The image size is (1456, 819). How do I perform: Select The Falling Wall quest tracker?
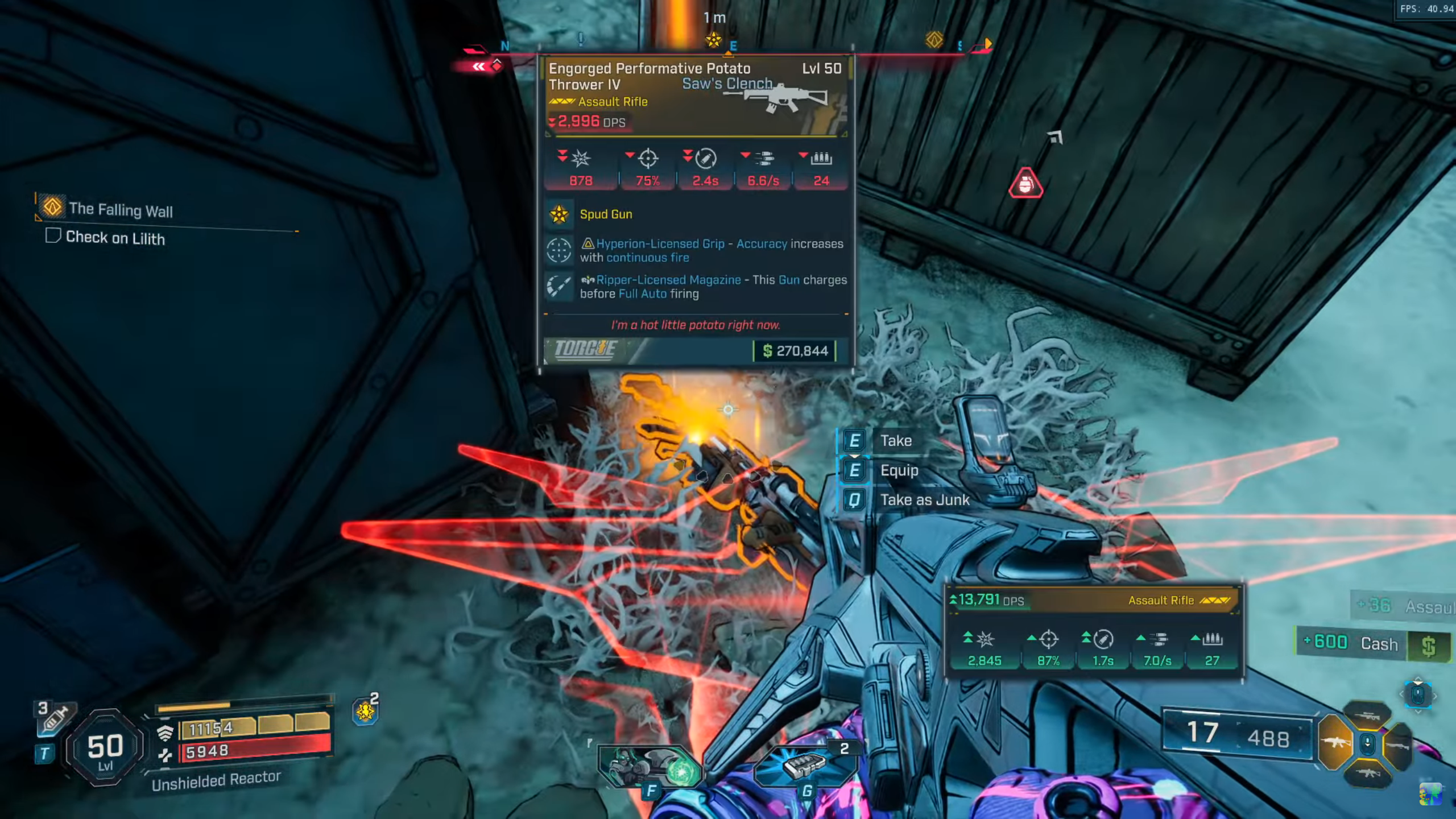click(121, 209)
